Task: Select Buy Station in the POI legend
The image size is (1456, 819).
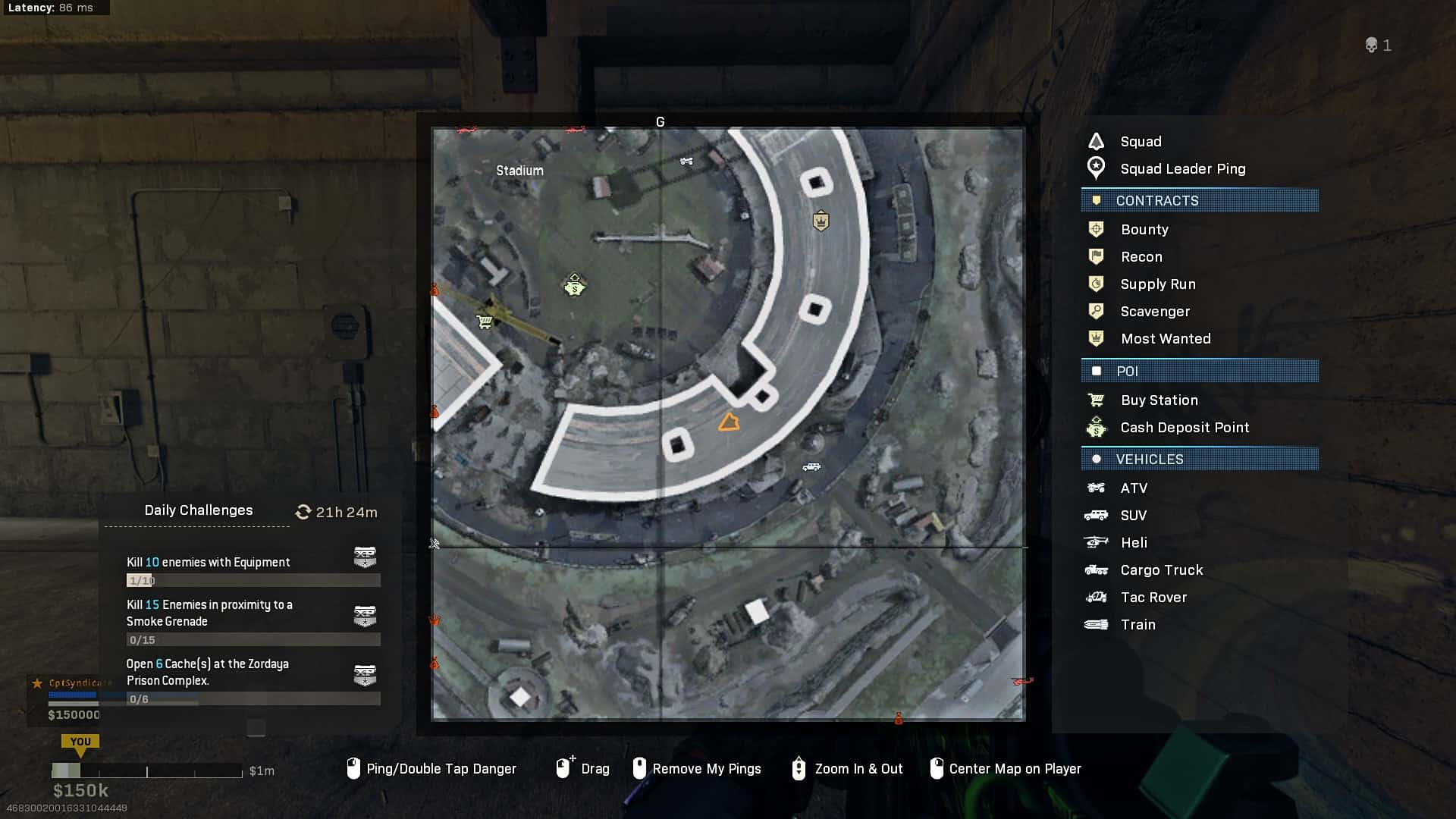Action: pyautogui.click(x=1159, y=400)
